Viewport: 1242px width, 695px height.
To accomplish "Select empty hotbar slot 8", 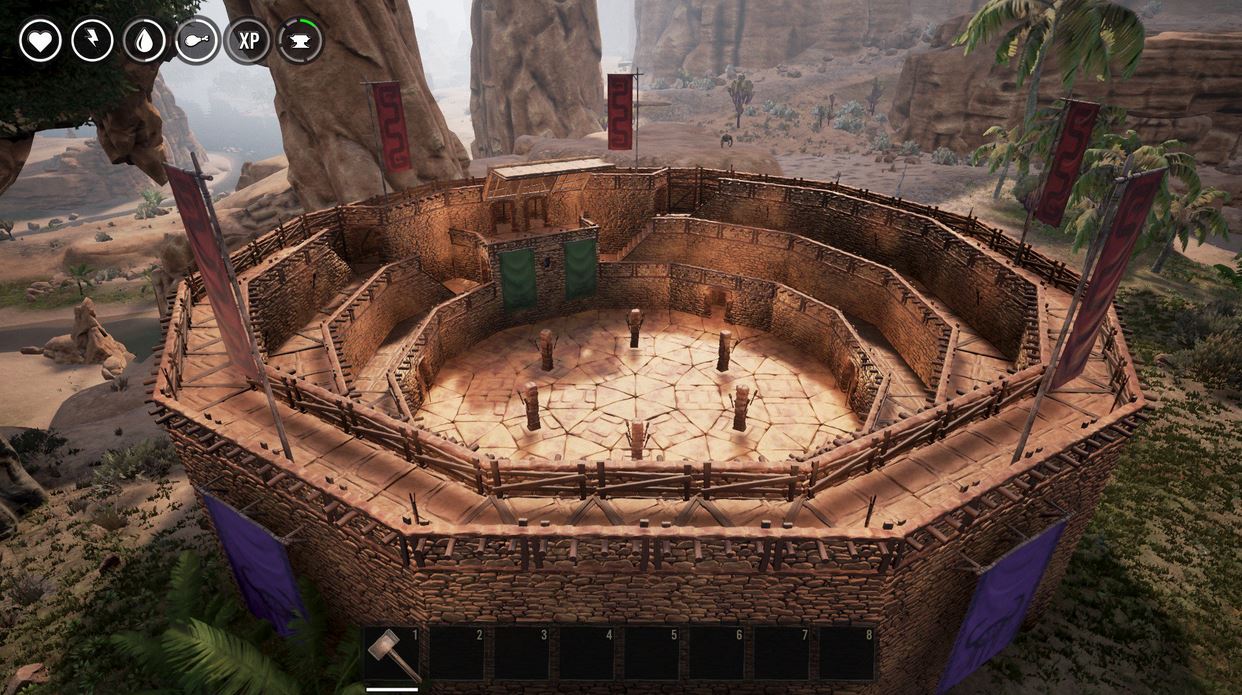I will pos(847,654).
